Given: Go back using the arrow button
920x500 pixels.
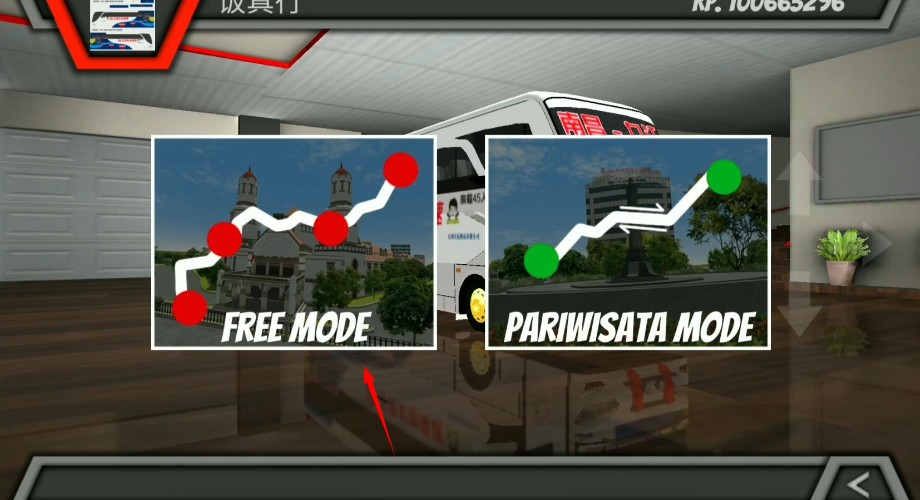Looking at the screenshot, I should coord(857,483).
